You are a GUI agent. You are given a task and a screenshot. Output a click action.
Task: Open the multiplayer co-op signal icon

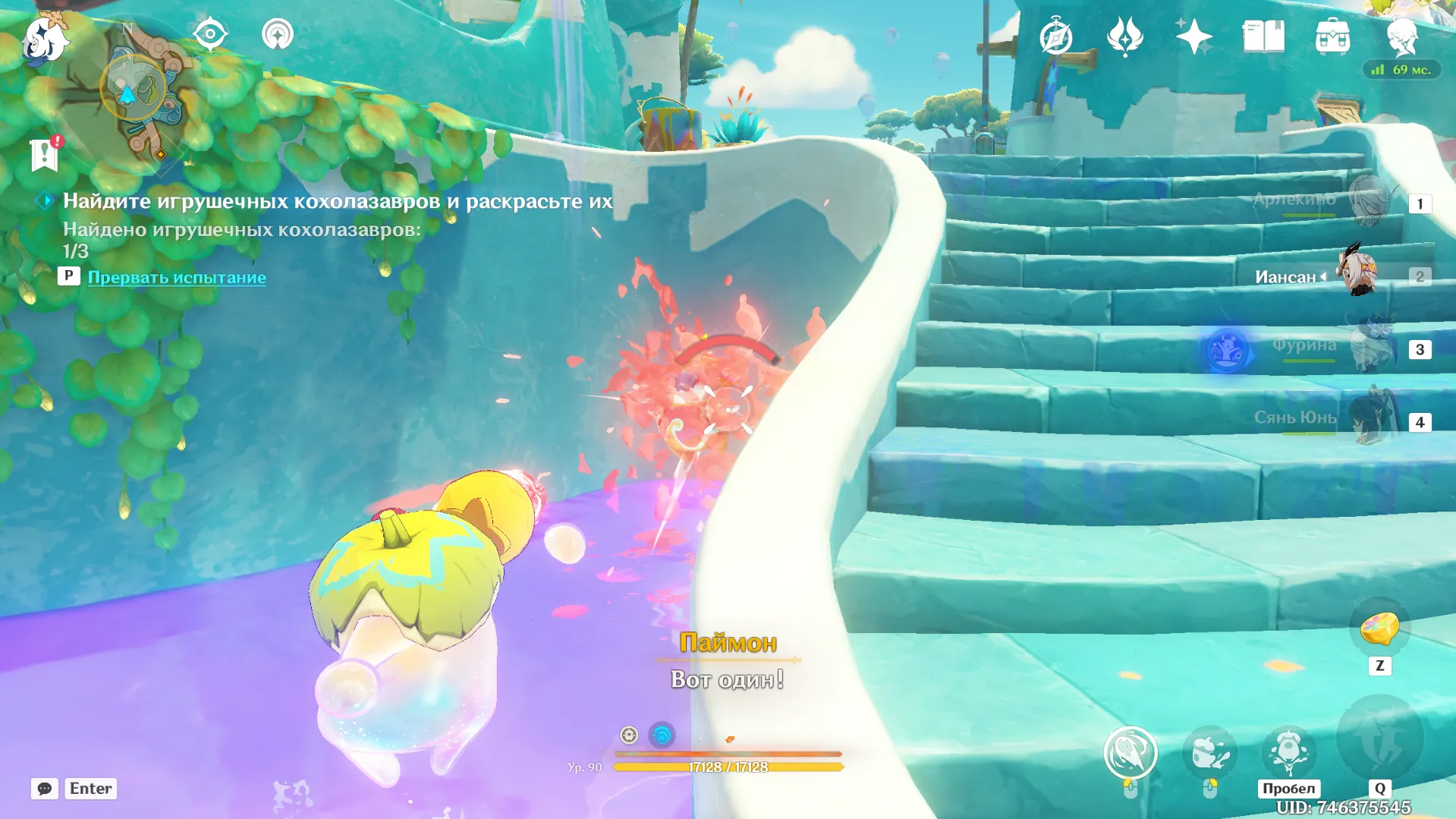(278, 34)
